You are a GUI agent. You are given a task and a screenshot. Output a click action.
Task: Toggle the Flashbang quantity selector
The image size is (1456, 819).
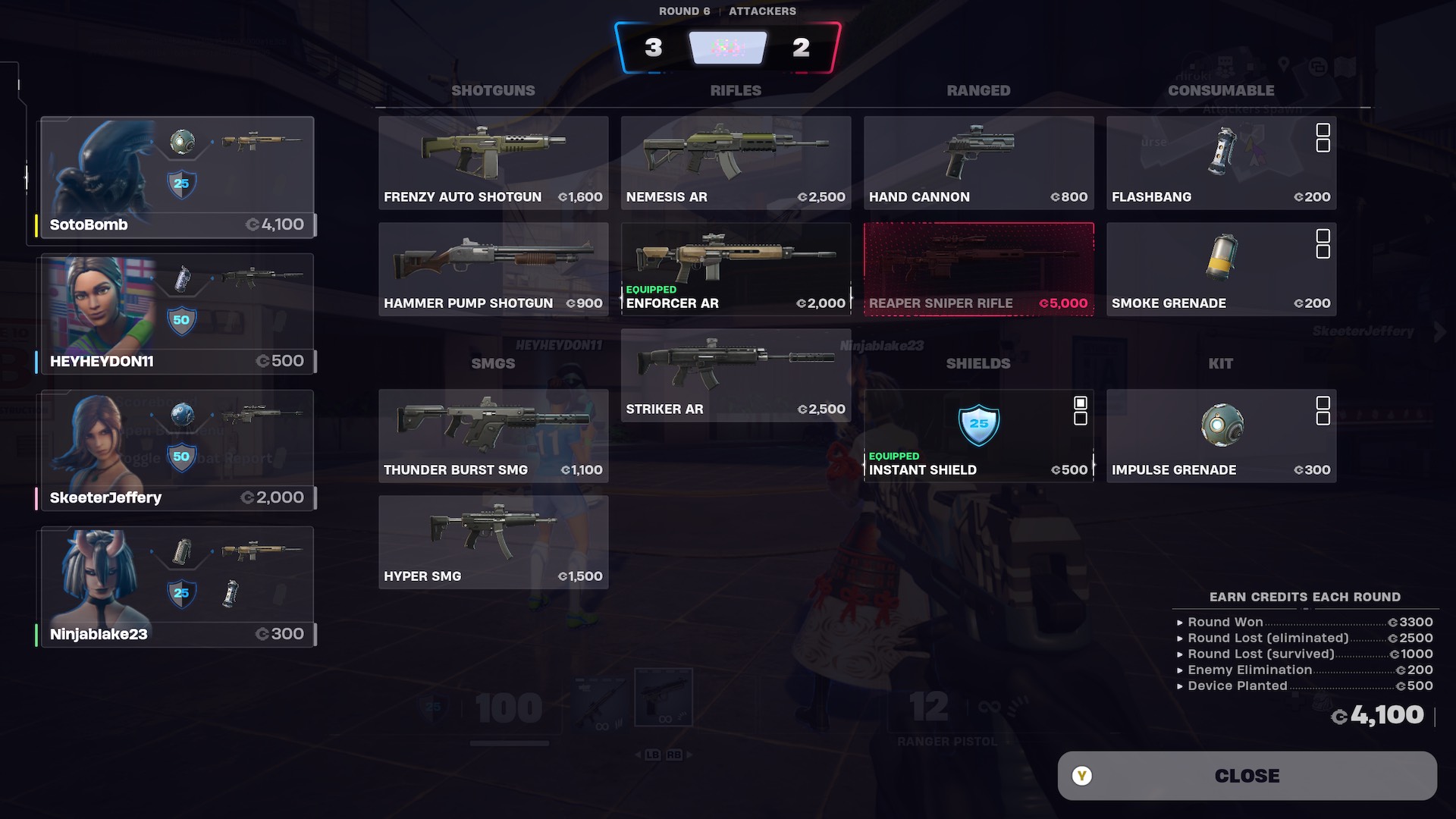[1325, 138]
